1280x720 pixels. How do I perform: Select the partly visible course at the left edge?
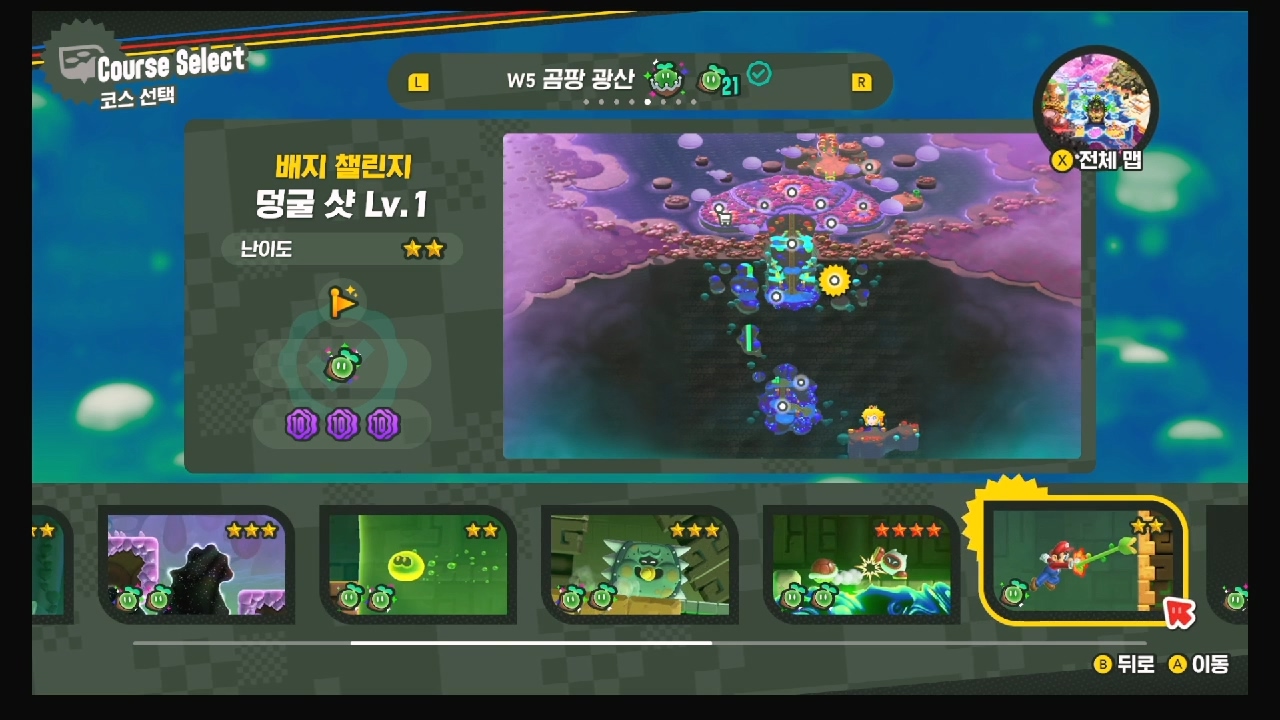[50, 564]
